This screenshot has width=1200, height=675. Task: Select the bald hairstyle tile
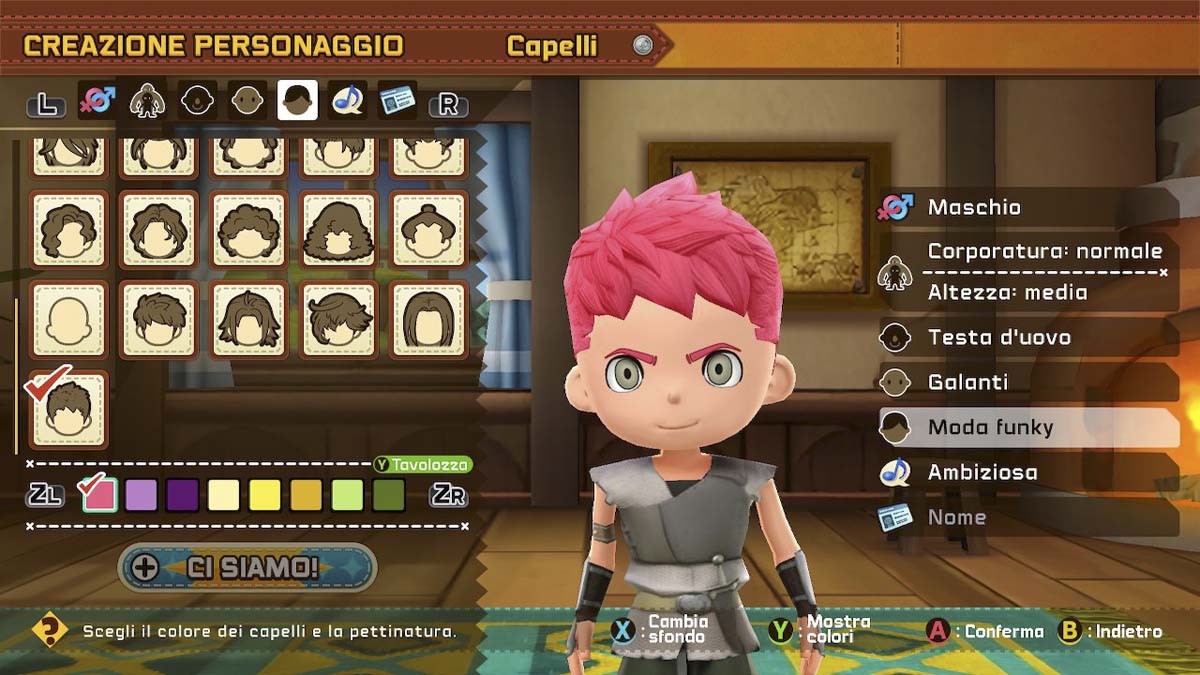coord(69,319)
